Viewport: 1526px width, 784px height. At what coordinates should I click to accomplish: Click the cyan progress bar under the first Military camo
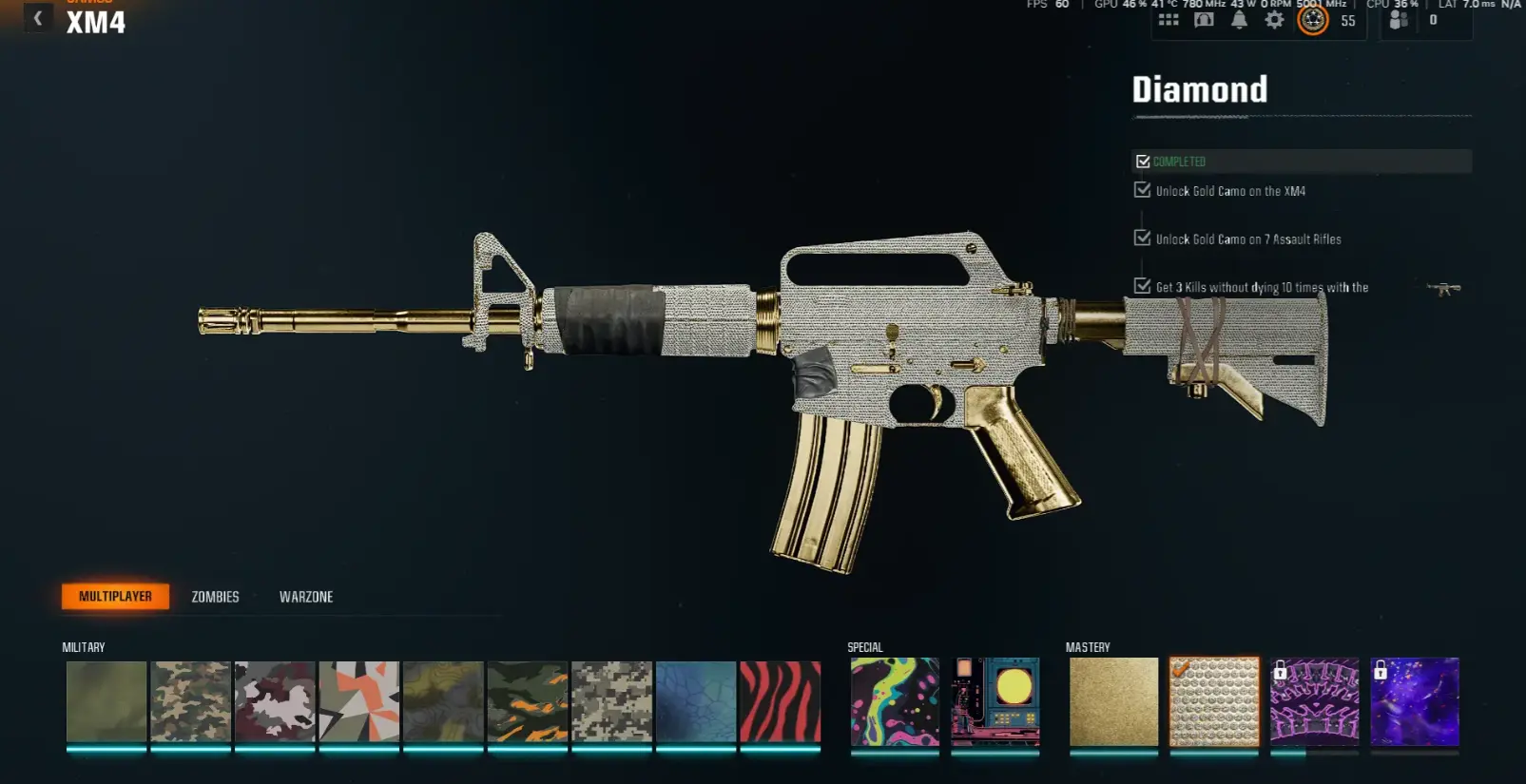(106, 750)
